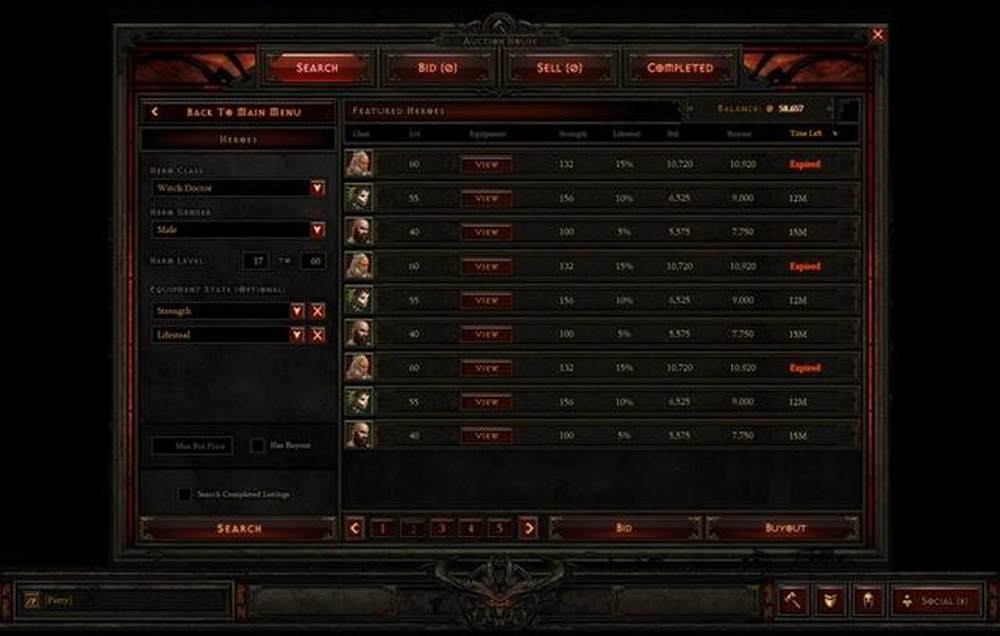Remove the Strength equipment stat filter
Viewport: 1000px width, 636px height.
pyautogui.click(x=318, y=311)
